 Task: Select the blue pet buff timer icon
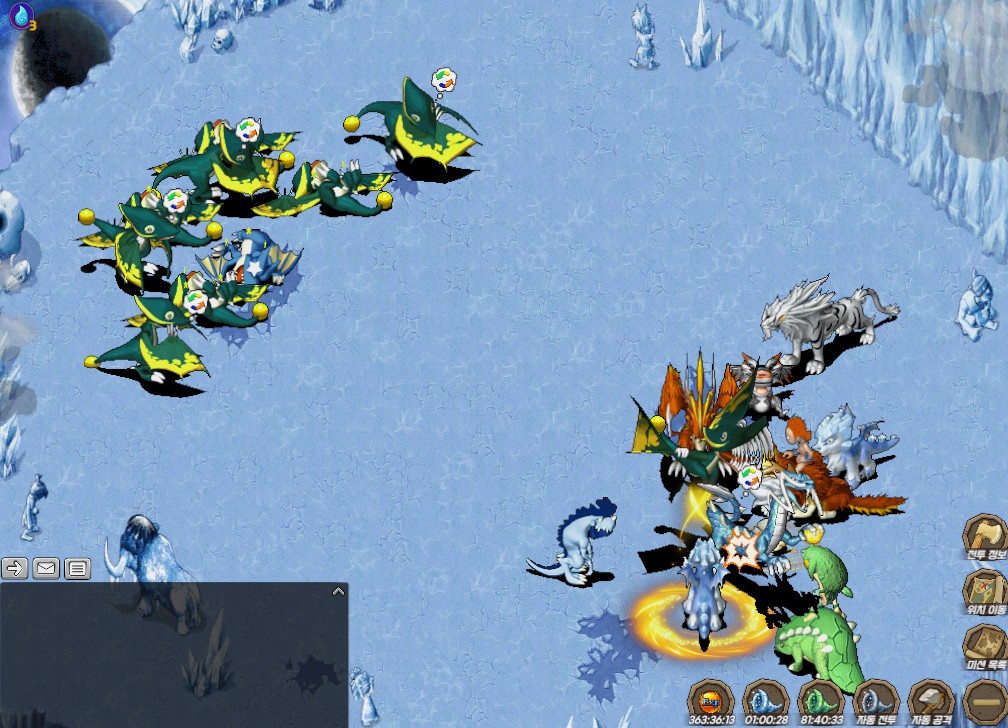[765, 698]
